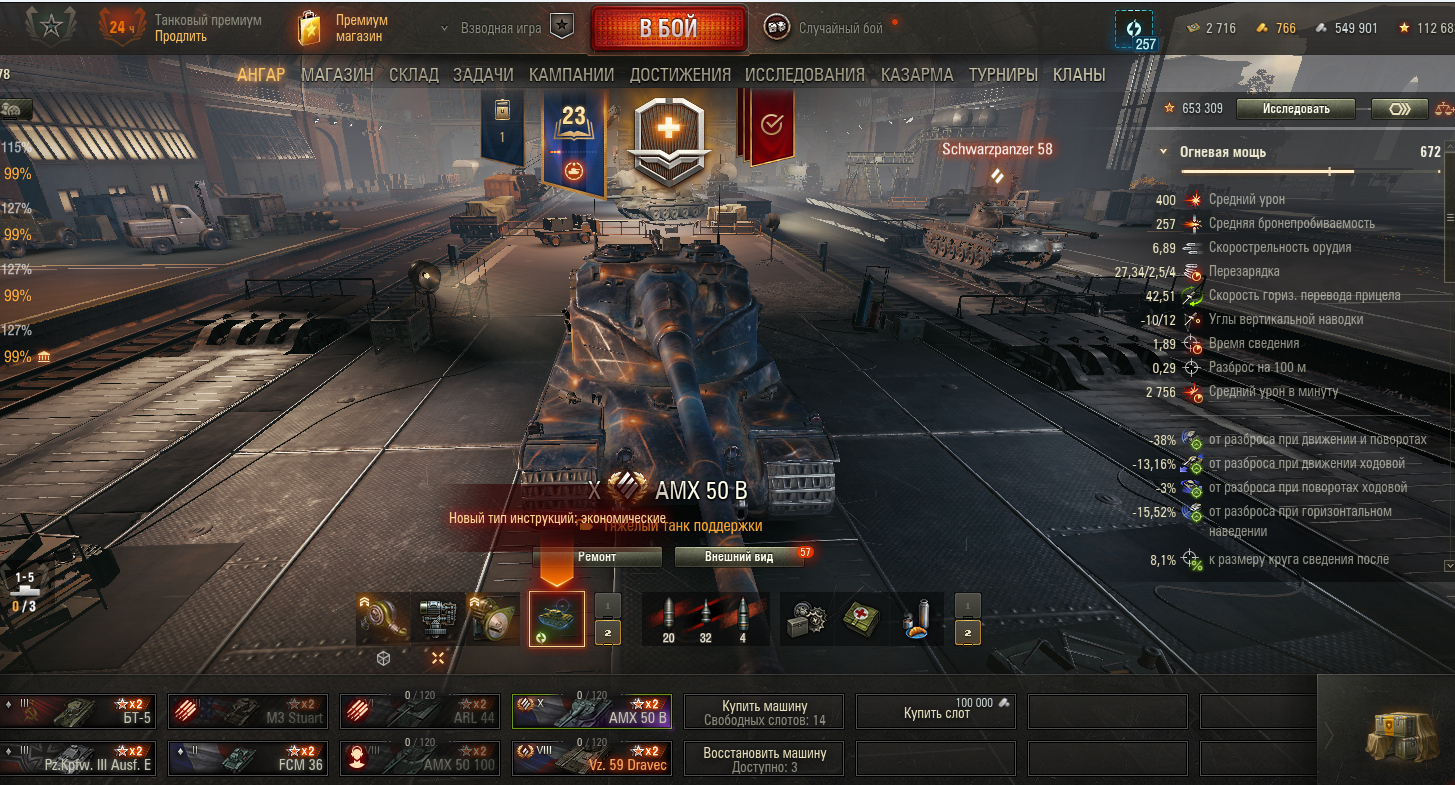1455x785 pixels.
Task: Click the Исследовать button
Action: click(1295, 109)
